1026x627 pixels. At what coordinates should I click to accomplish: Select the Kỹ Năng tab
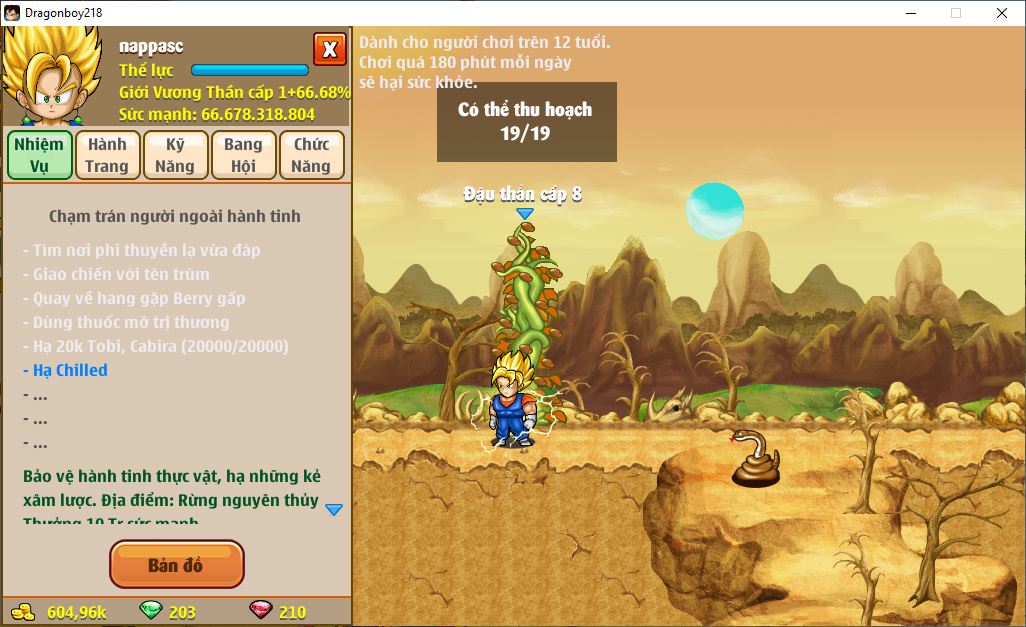[175, 155]
